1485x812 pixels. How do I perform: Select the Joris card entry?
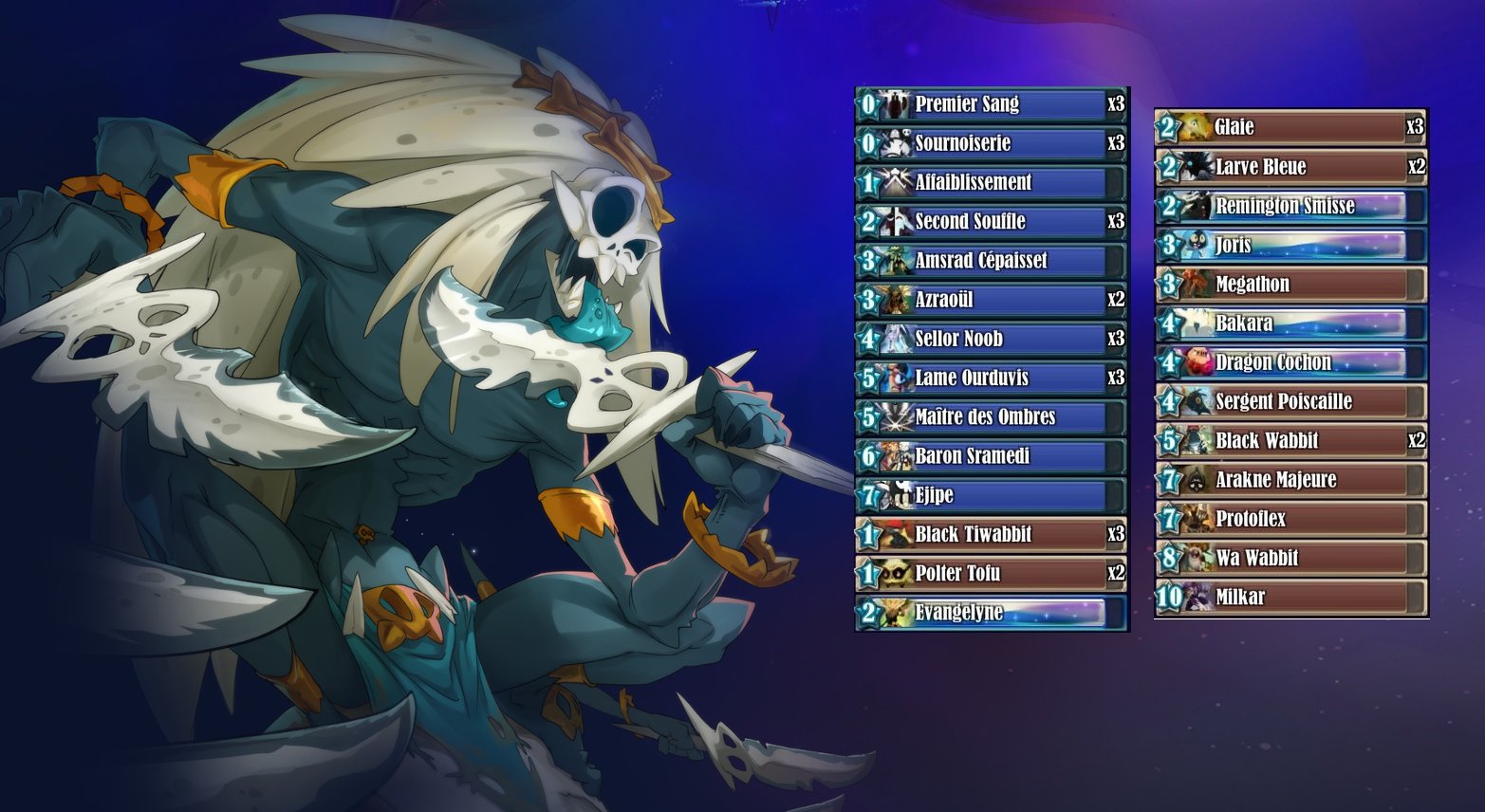pyautogui.click(x=1290, y=245)
